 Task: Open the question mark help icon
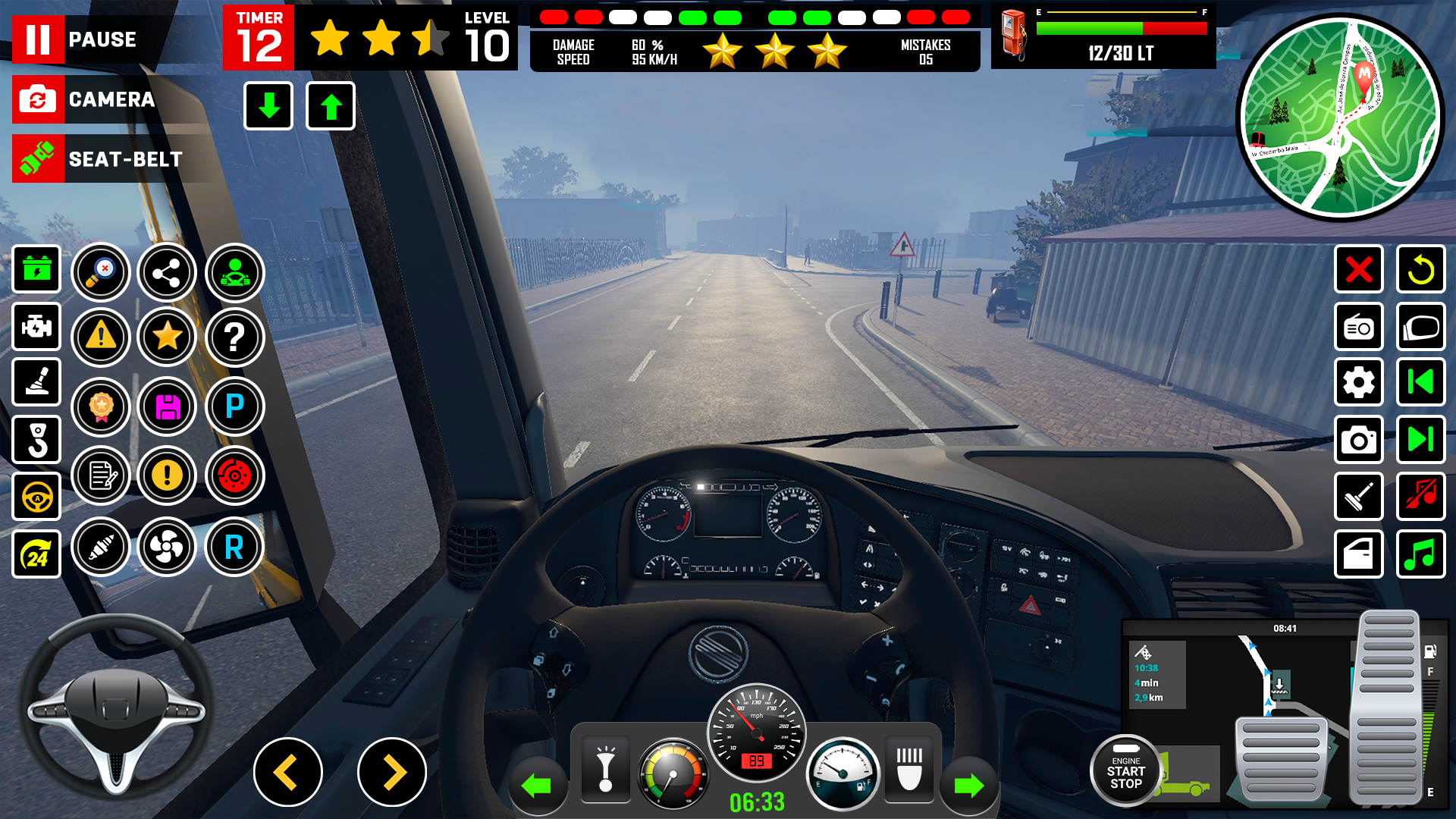tap(234, 337)
